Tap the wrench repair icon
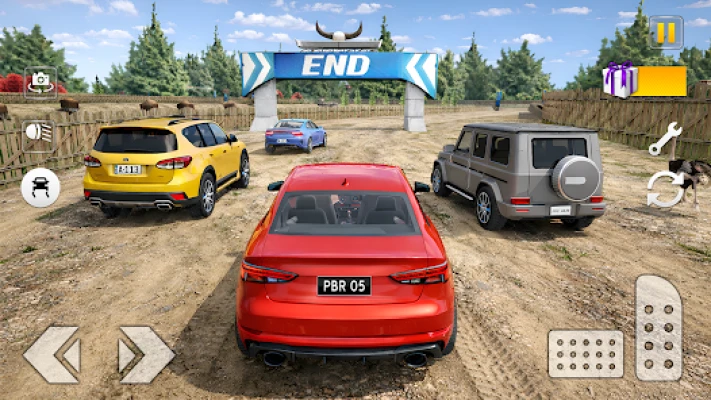 [665, 139]
